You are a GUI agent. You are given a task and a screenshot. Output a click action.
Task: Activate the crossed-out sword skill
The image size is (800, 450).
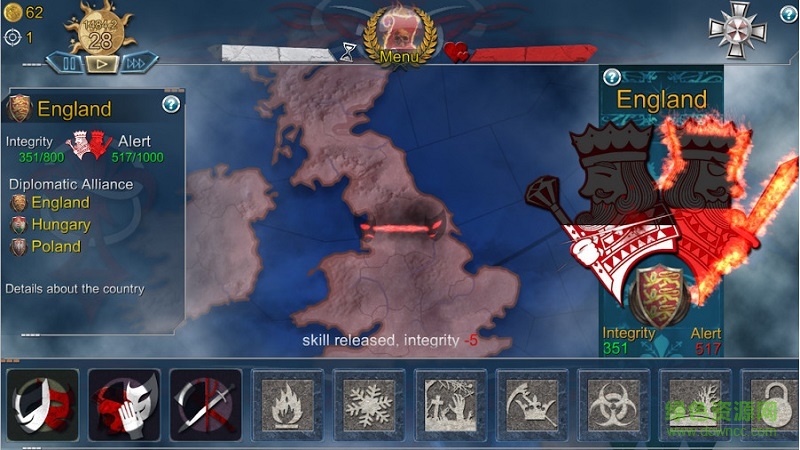(x=205, y=405)
